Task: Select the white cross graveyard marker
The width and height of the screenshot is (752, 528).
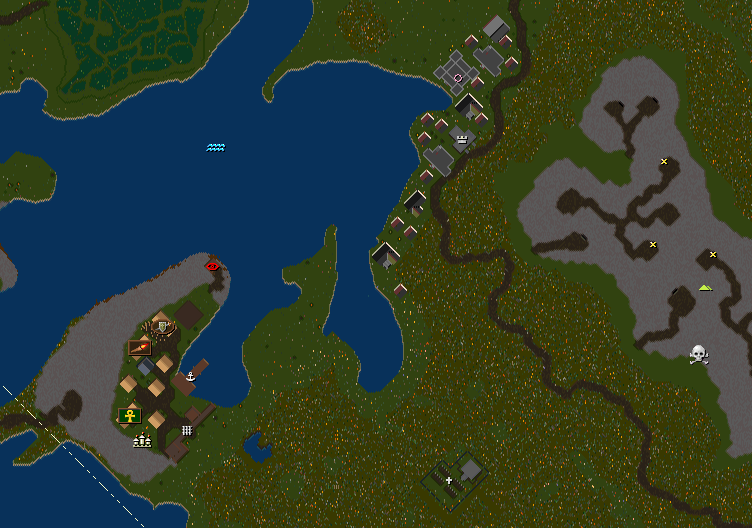Action: [449, 481]
